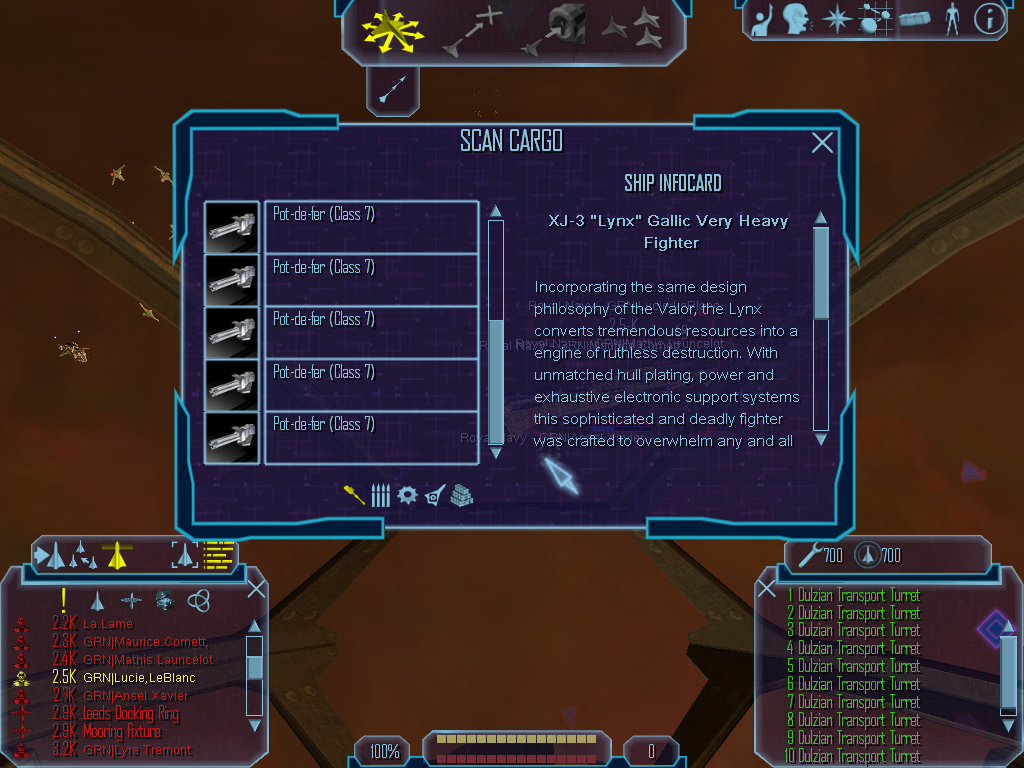Show the commodities cargo filter (stacked crates icon)
The width and height of the screenshot is (1024, 768).
click(x=461, y=495)
